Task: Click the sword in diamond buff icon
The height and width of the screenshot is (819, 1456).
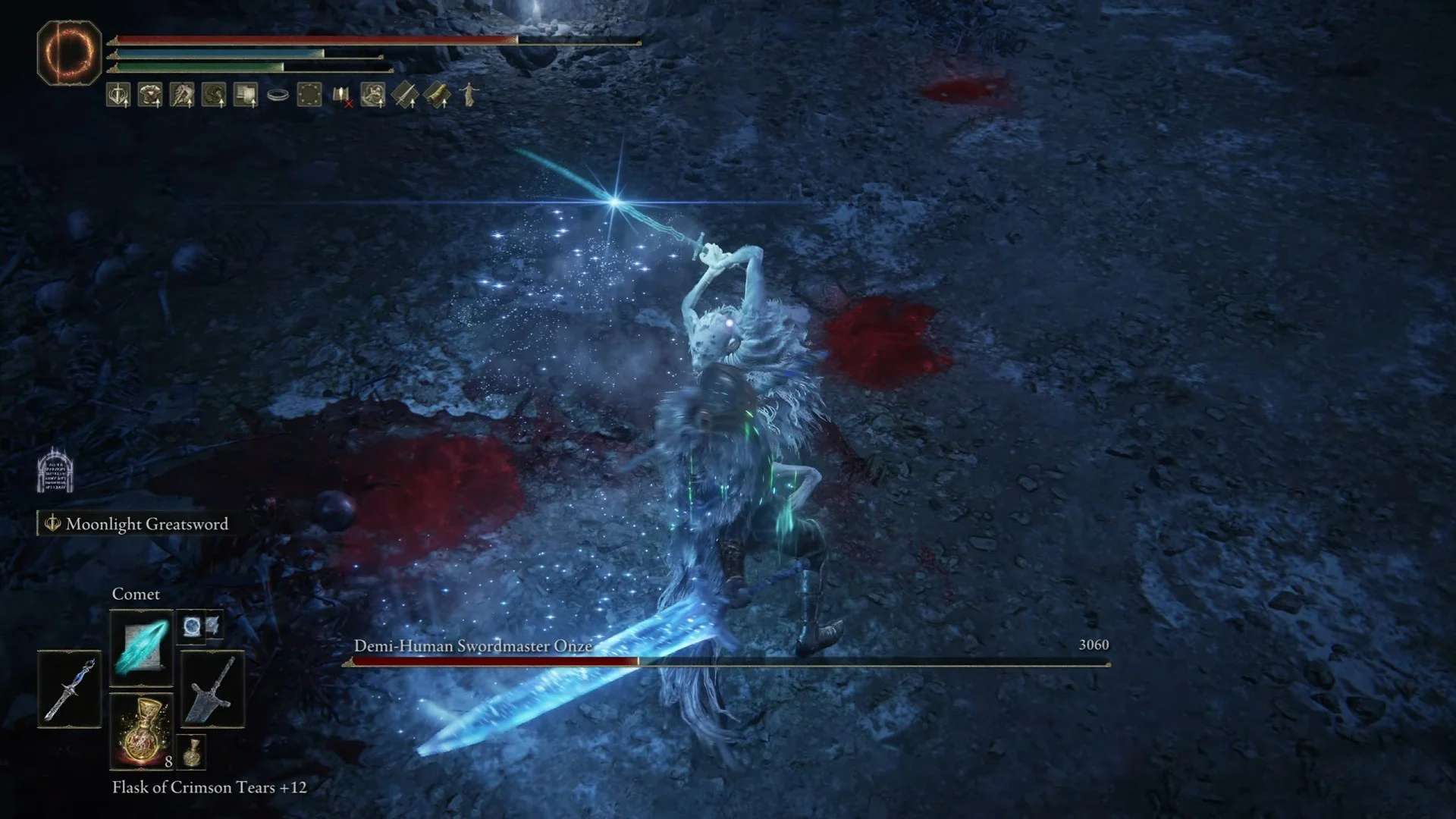Action: 406,95
